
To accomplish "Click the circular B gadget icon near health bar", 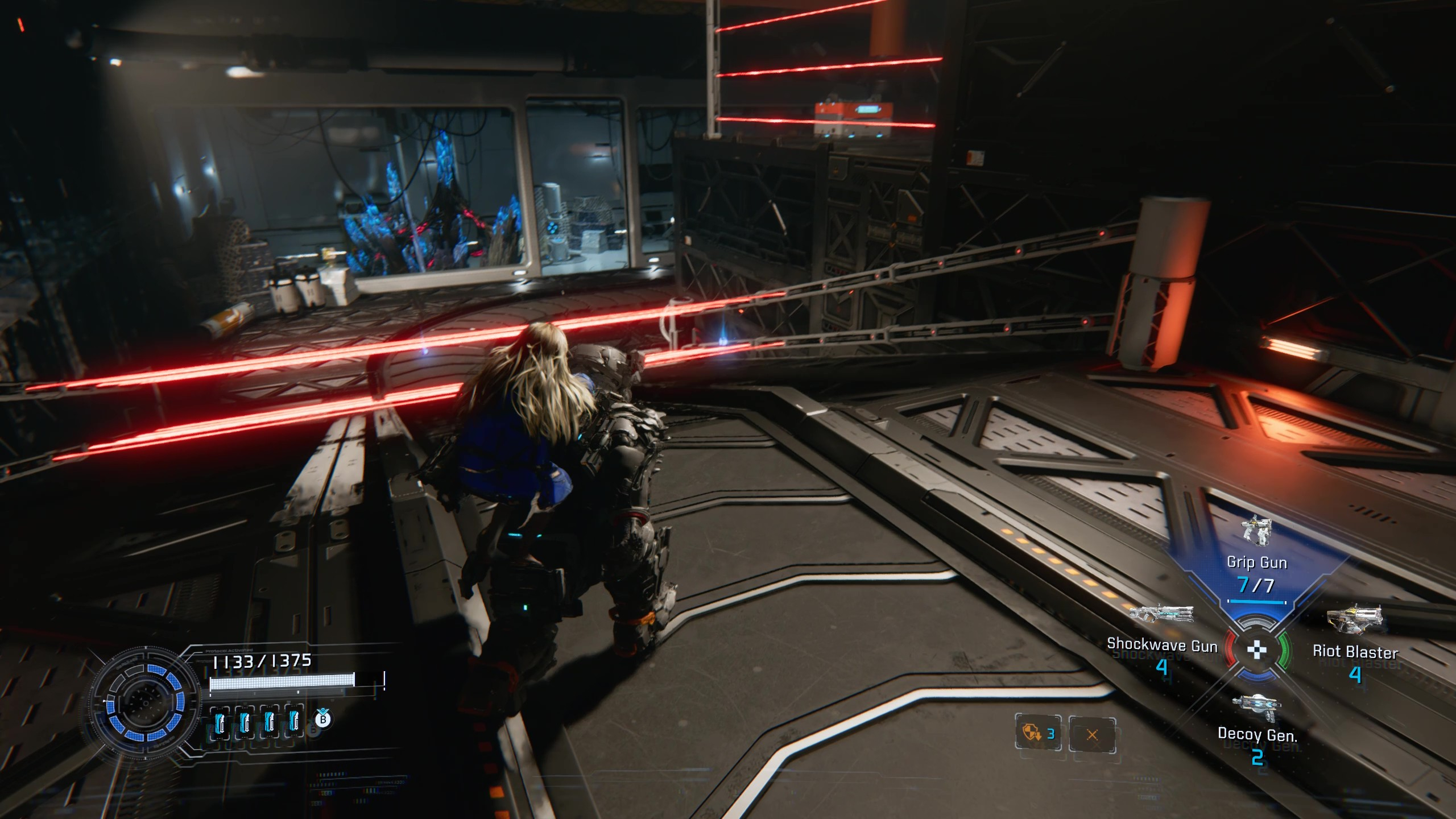I will (x=323, y=719).
